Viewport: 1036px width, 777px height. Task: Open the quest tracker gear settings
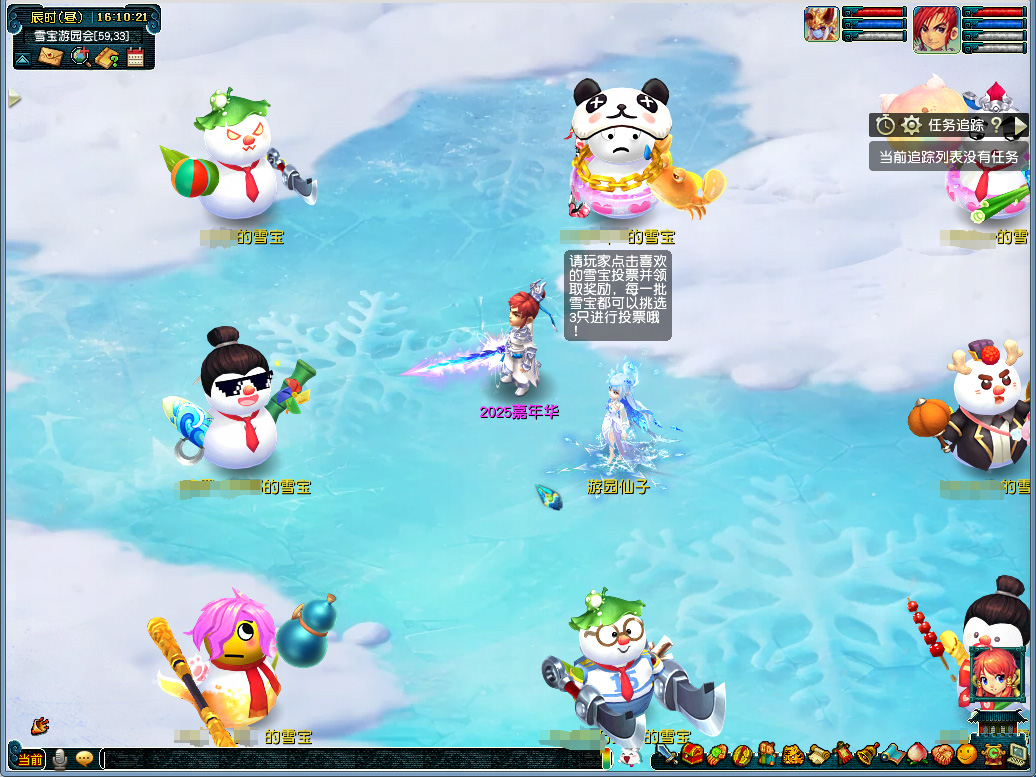[x=911, y=125]
